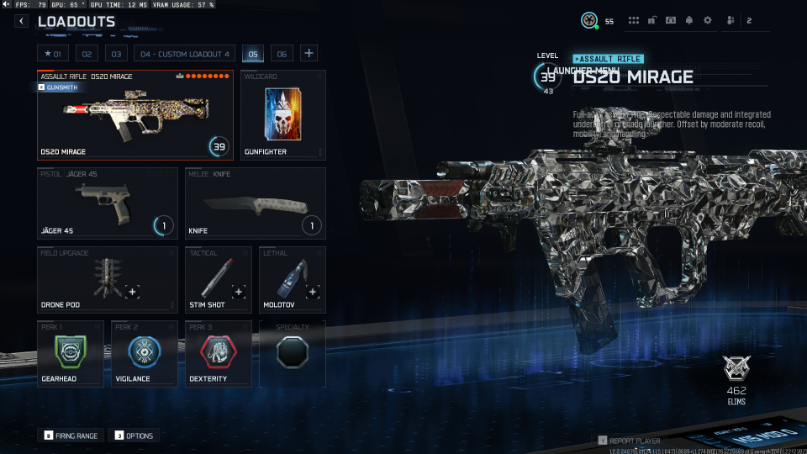807x454 pixels.
Task: Choose the 04 - Custom Loadout 4 tab
Action: 185,53
